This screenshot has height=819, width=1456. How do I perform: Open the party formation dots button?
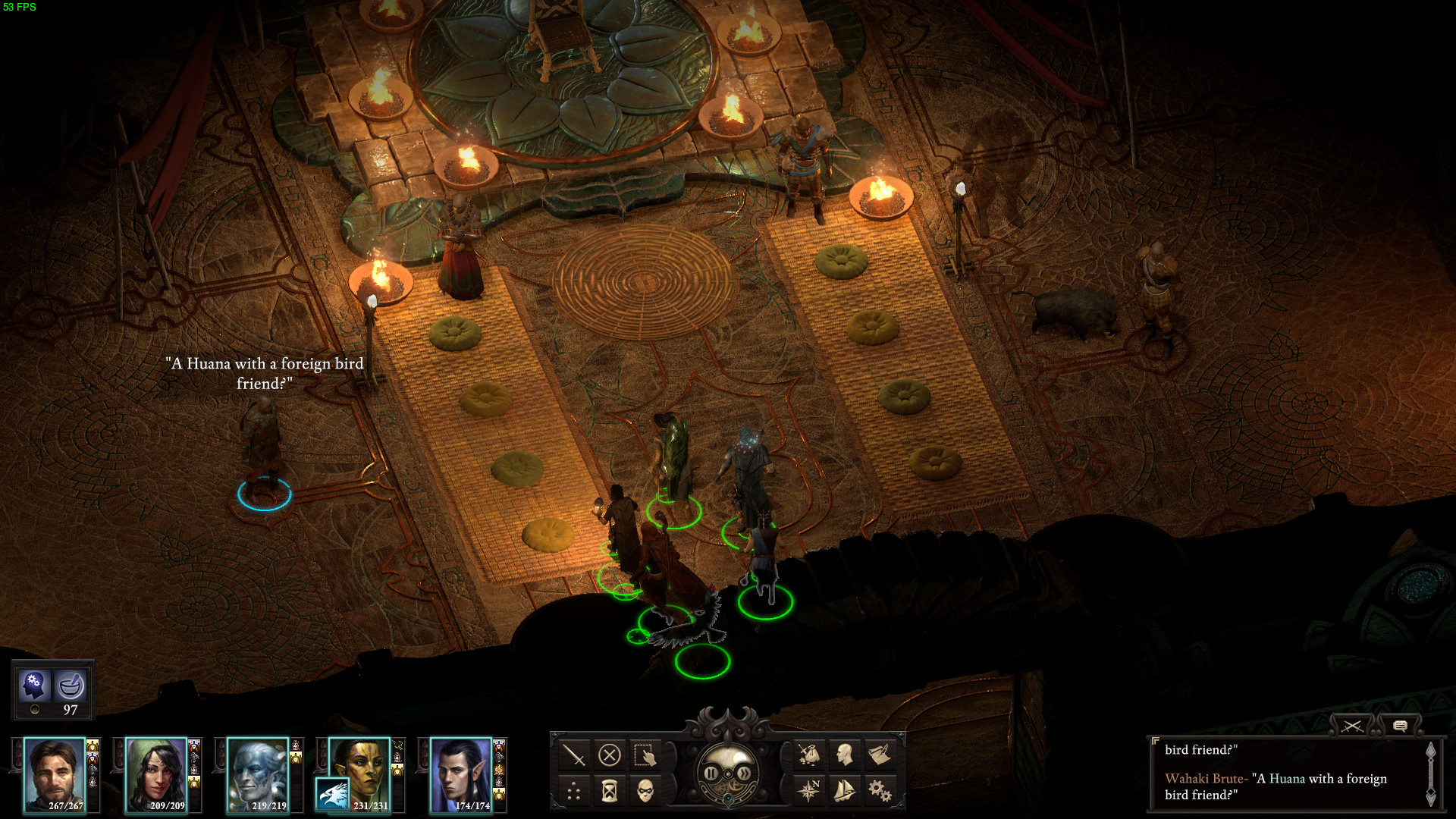[574, 792]
